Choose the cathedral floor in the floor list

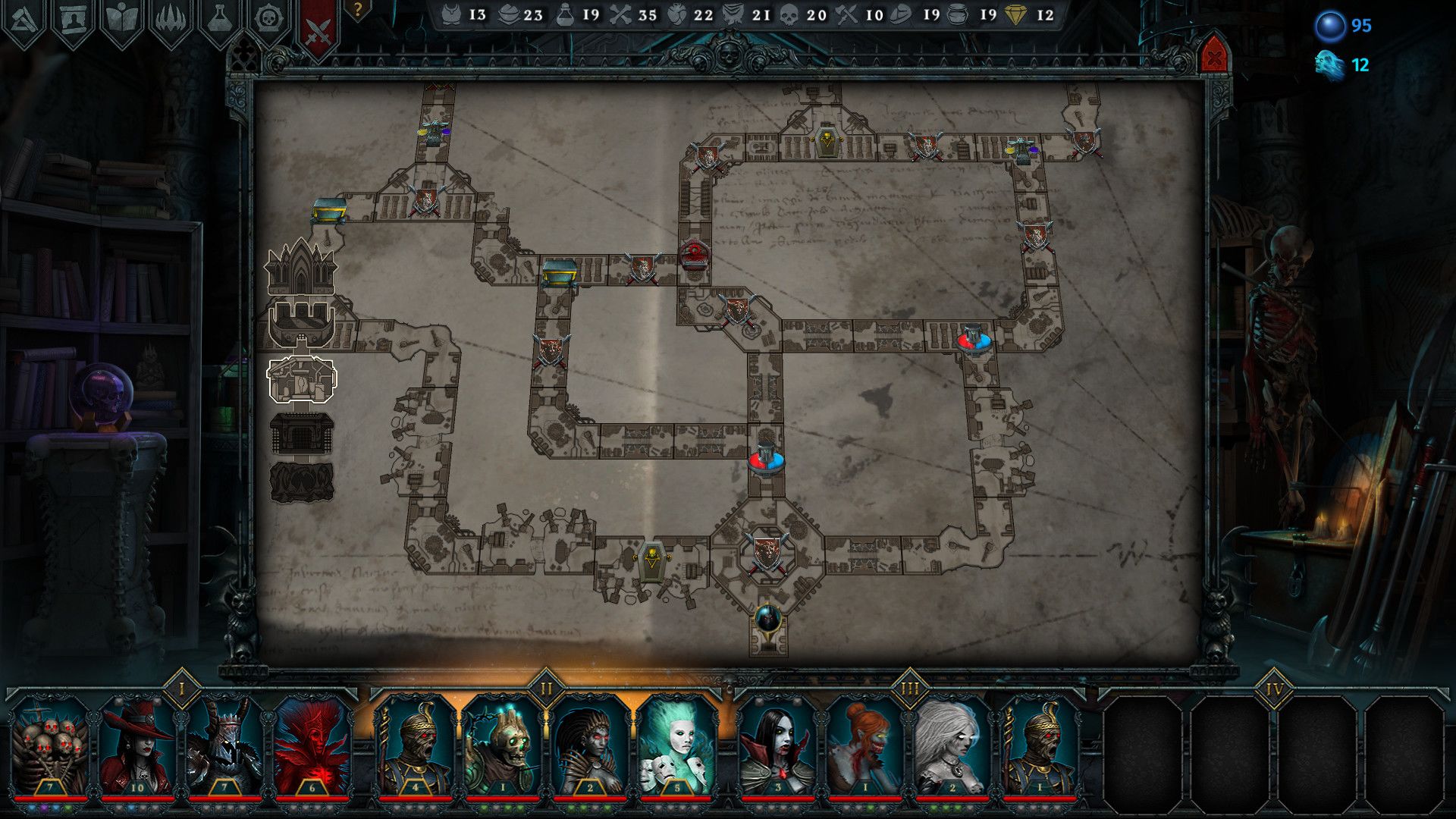tap(300, 266)
